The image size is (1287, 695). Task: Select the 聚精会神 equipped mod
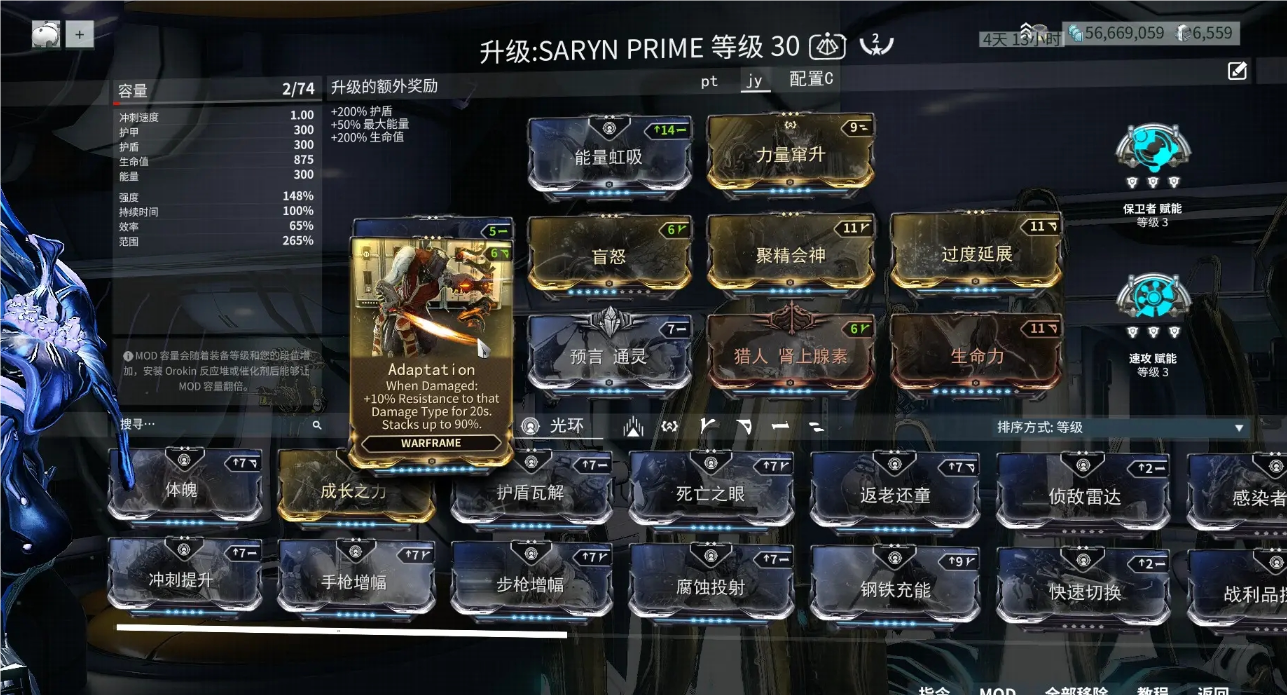[790, 254]
